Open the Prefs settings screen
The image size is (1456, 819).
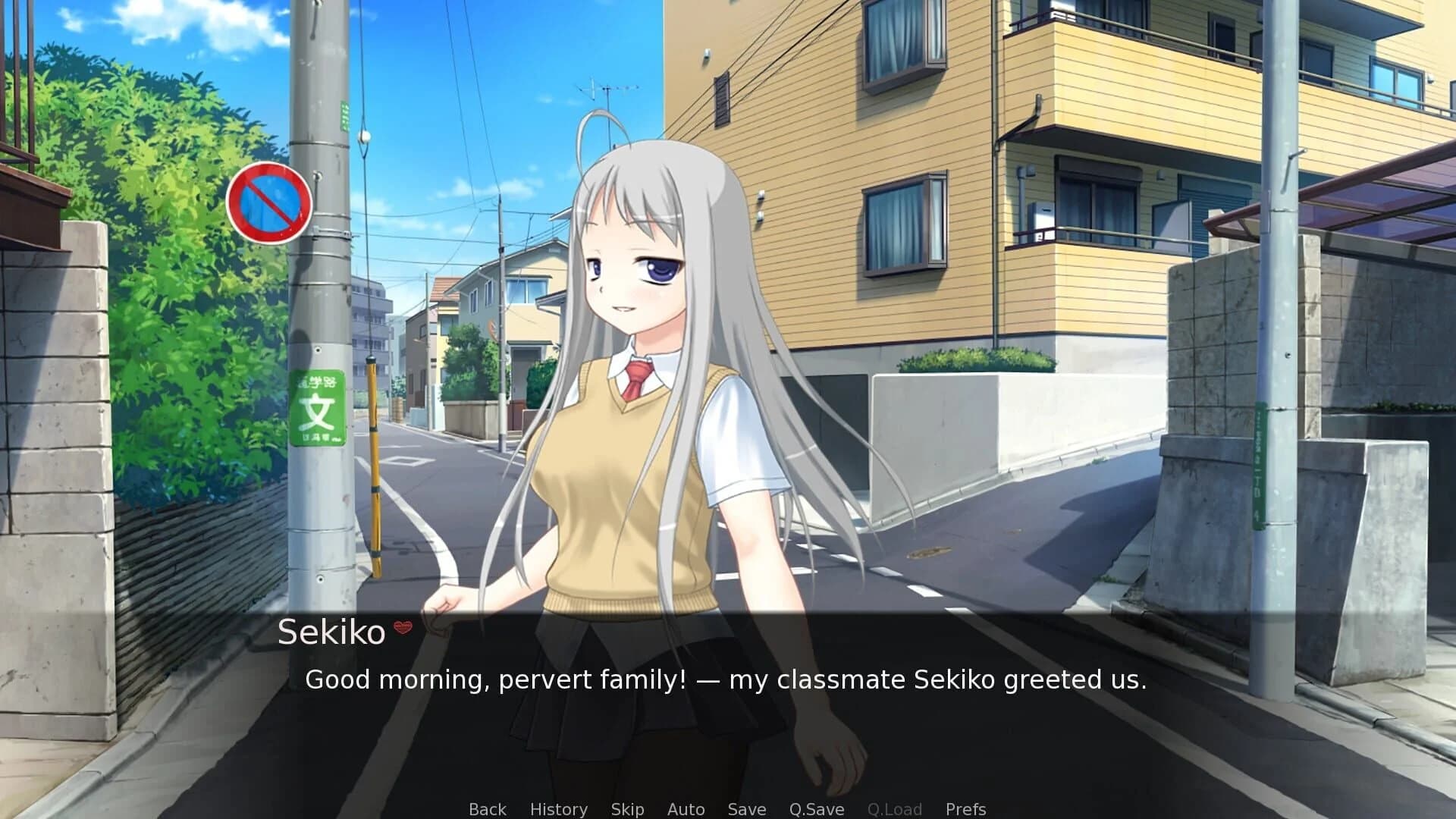tap(965, 808)
